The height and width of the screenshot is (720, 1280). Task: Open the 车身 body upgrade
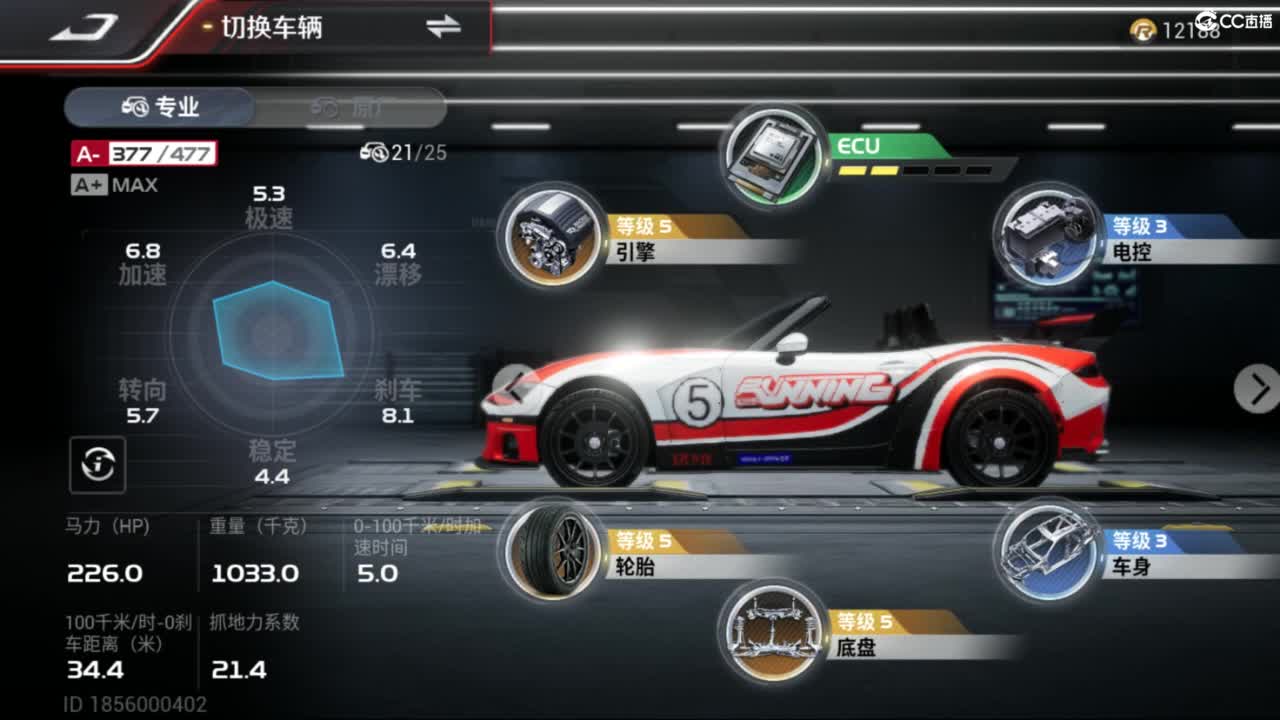pos(1046,550)
